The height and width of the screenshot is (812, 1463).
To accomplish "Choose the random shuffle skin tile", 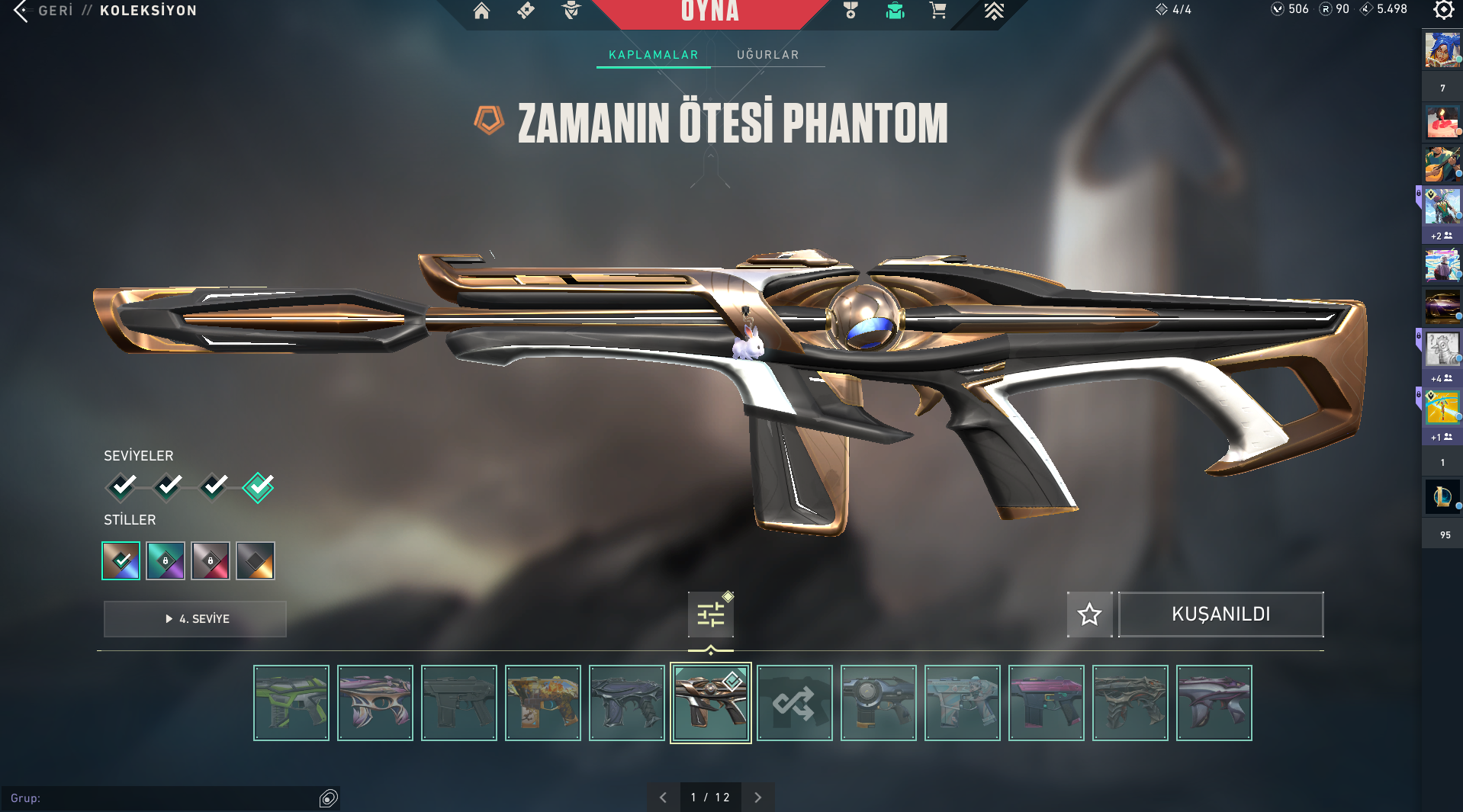I will [794, 703].
